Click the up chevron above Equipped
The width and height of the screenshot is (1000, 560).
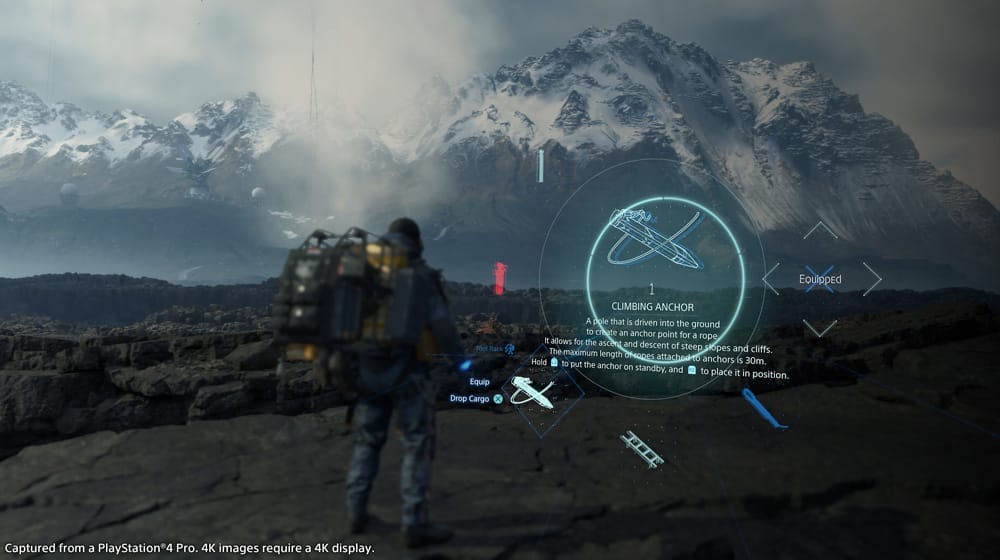click(x=820, y=230)
